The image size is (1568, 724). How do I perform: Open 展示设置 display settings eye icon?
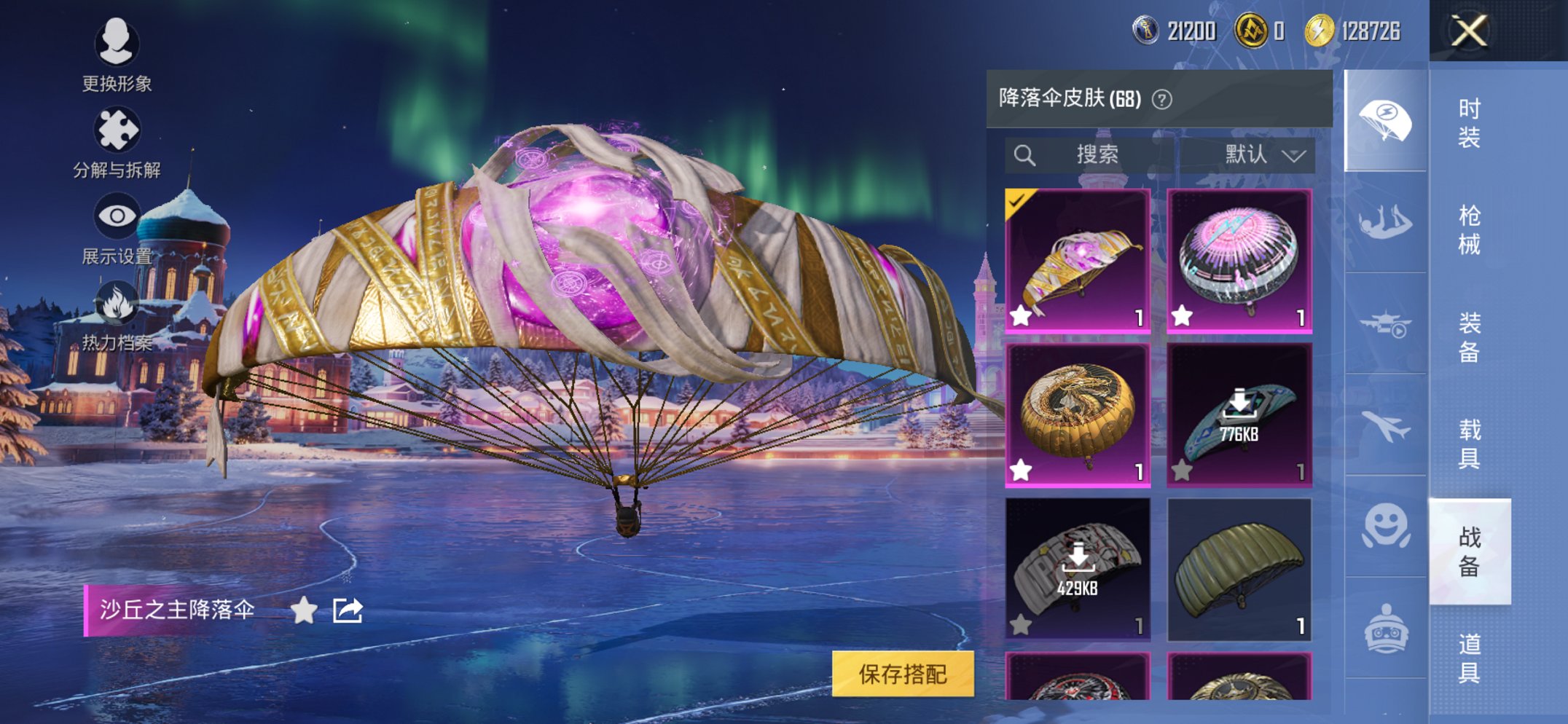pos(117,215)
